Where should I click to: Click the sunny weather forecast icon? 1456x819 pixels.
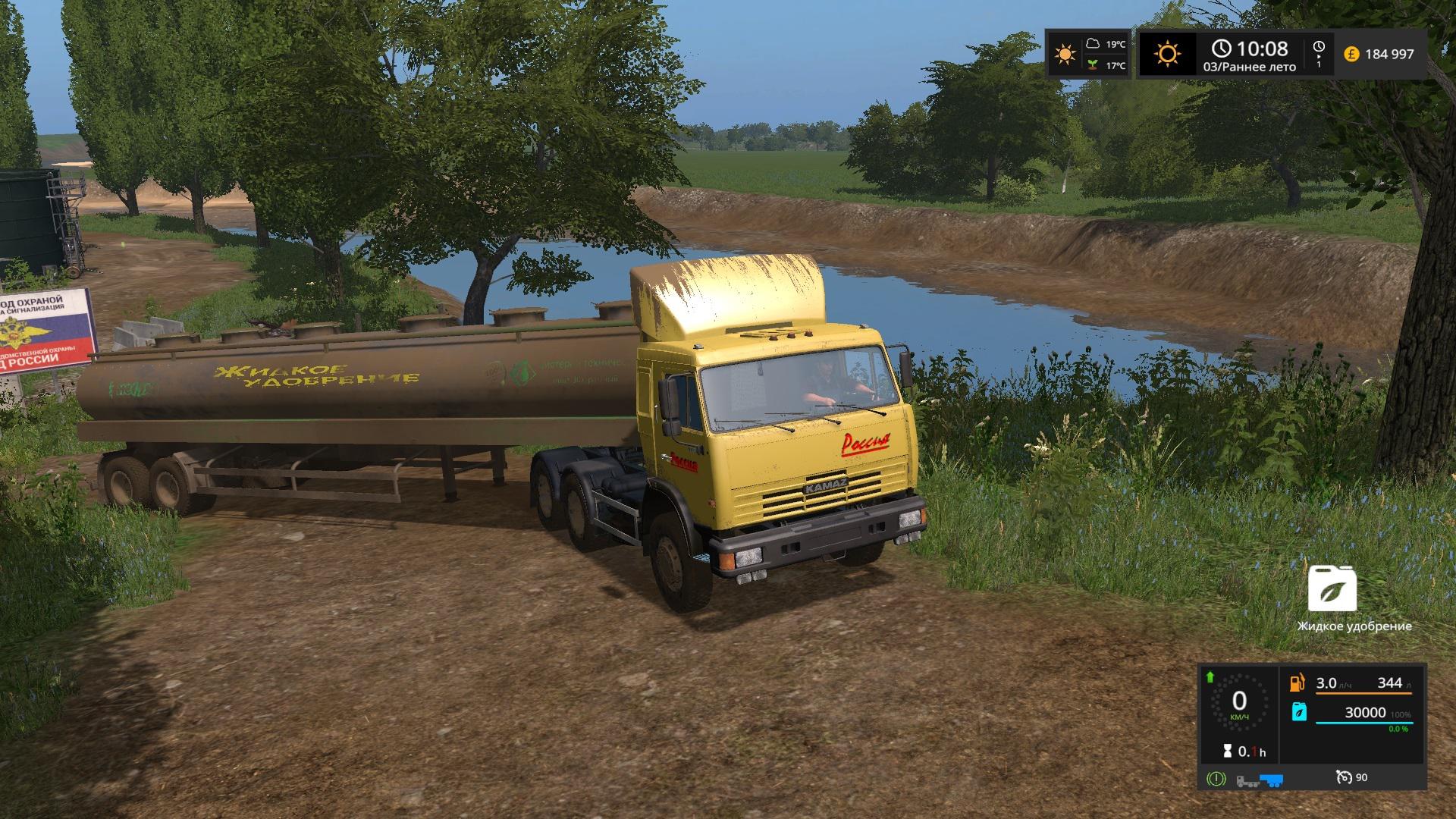tap(1065, 54)
